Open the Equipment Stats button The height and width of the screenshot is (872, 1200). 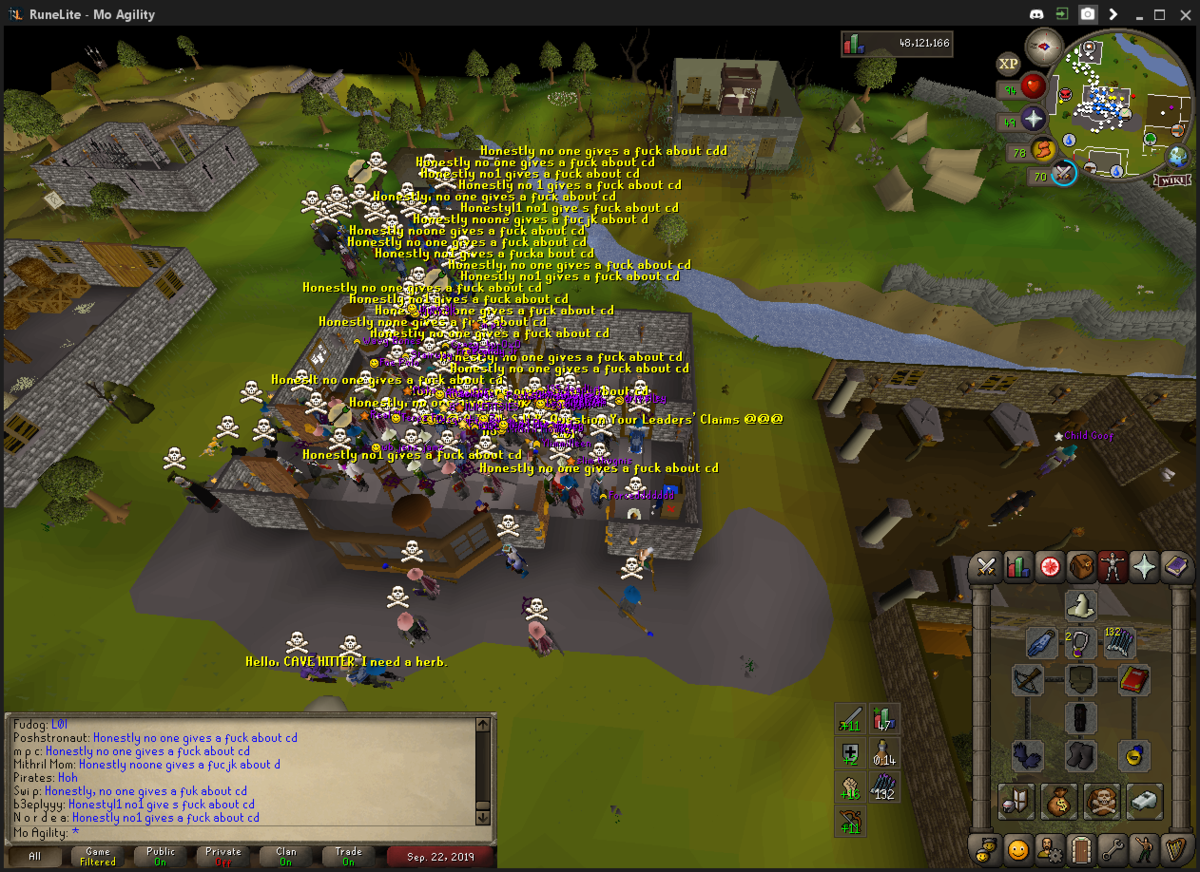tap(1015, 800)
